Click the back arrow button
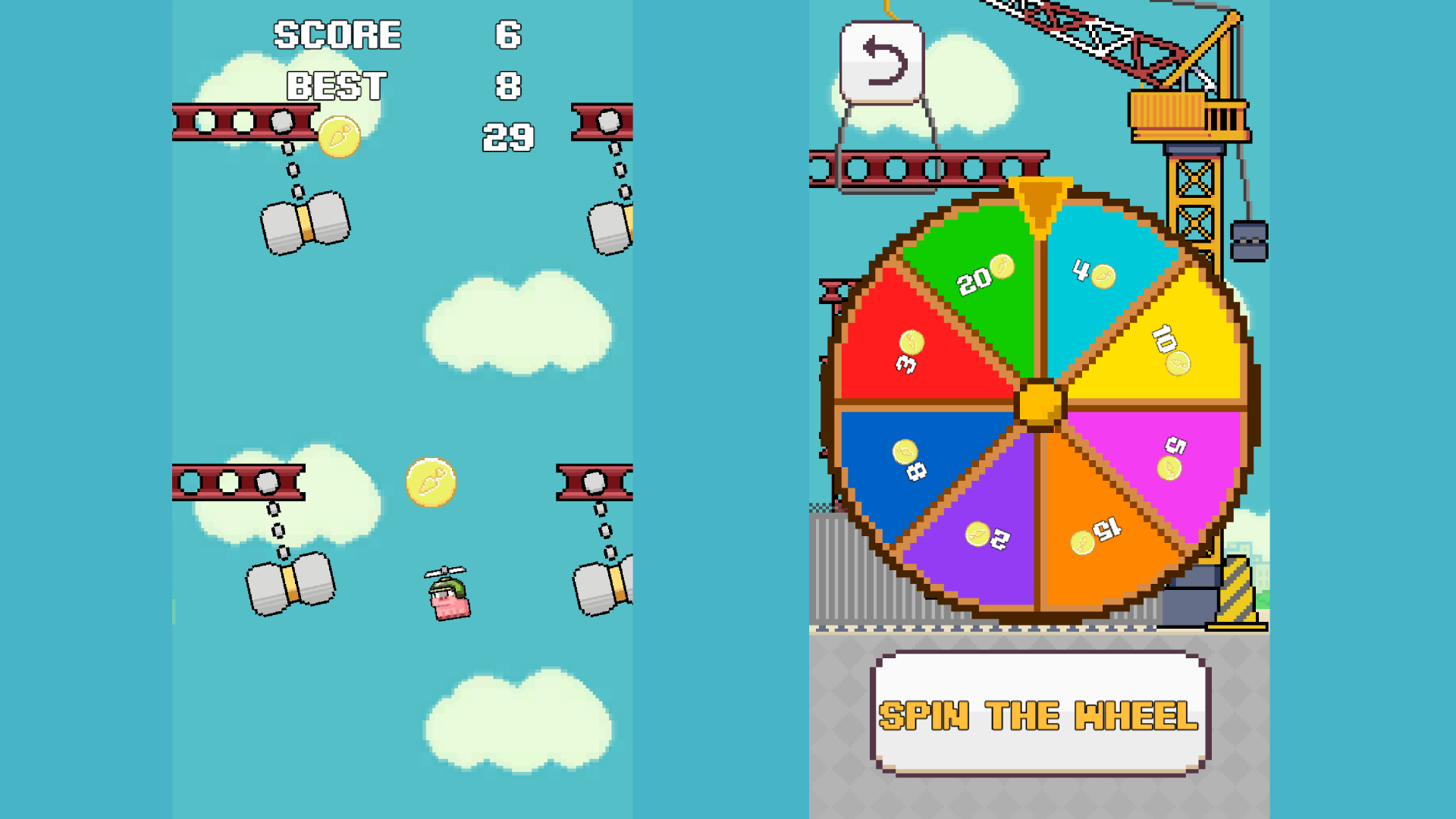 point(880,62)
